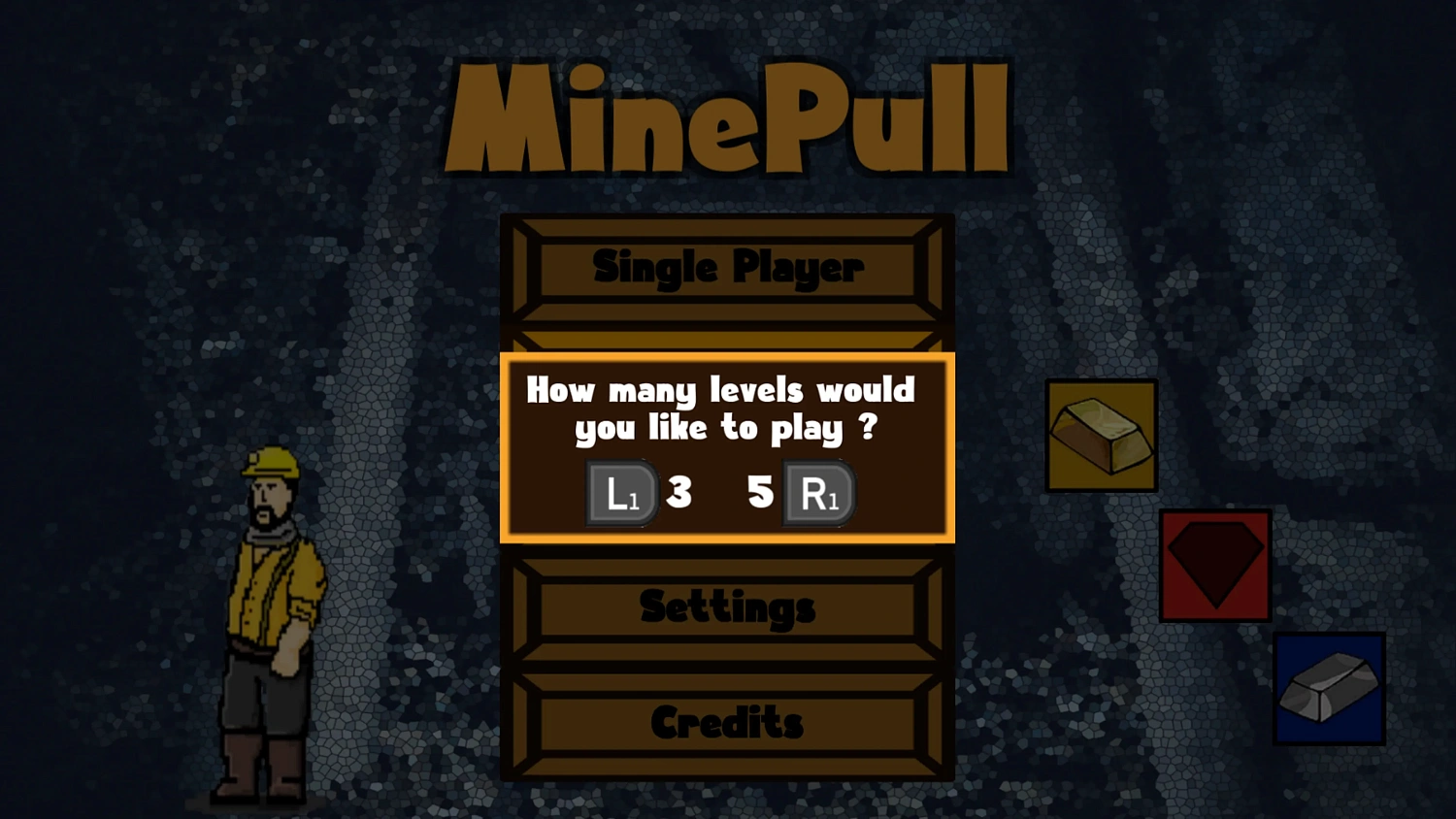Open the Settings menu
Screen dimensions: 1456x819
[x=727, y=606]
